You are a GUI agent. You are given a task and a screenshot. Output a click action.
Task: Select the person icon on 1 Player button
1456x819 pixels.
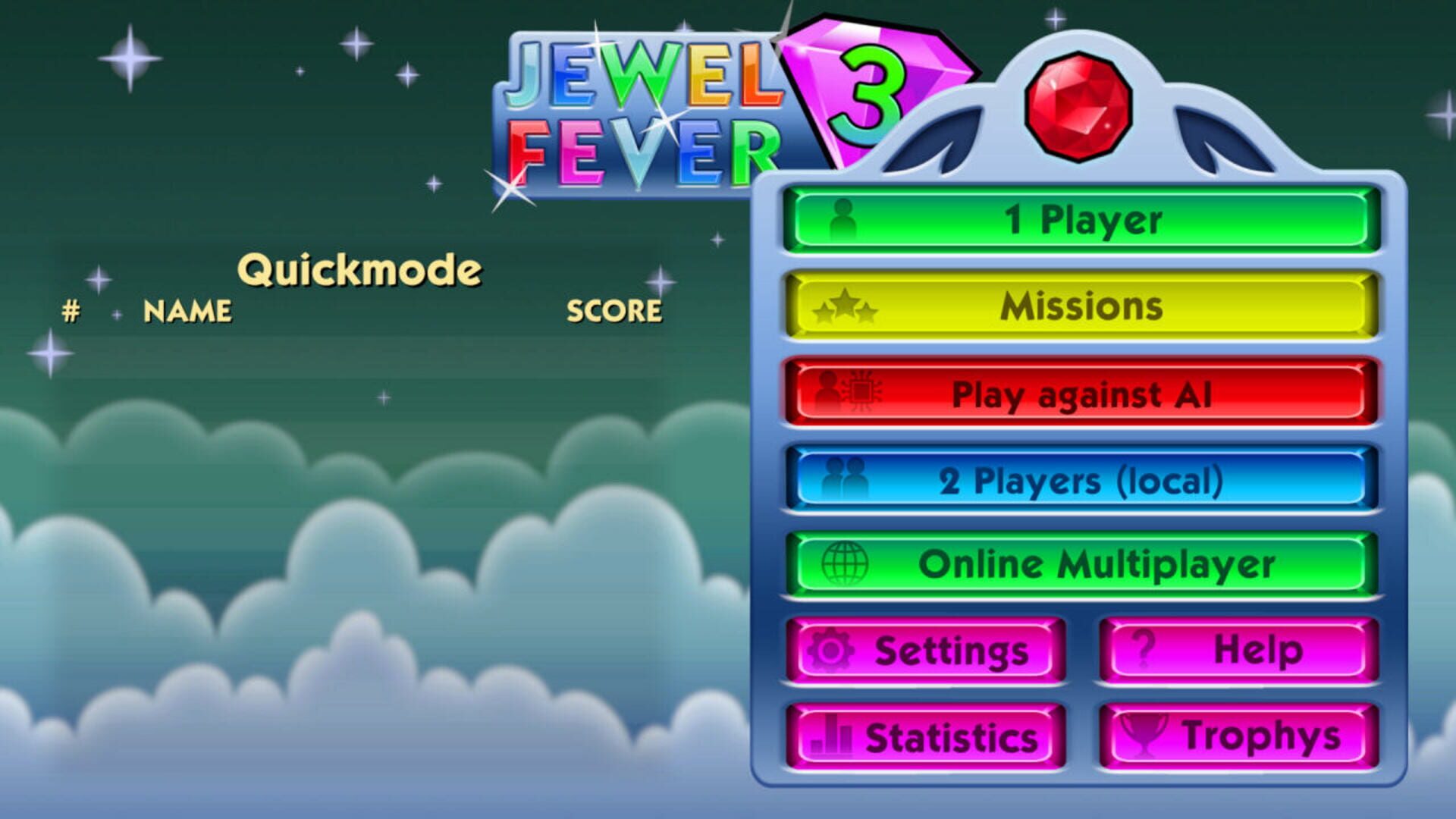coord(844,219)
